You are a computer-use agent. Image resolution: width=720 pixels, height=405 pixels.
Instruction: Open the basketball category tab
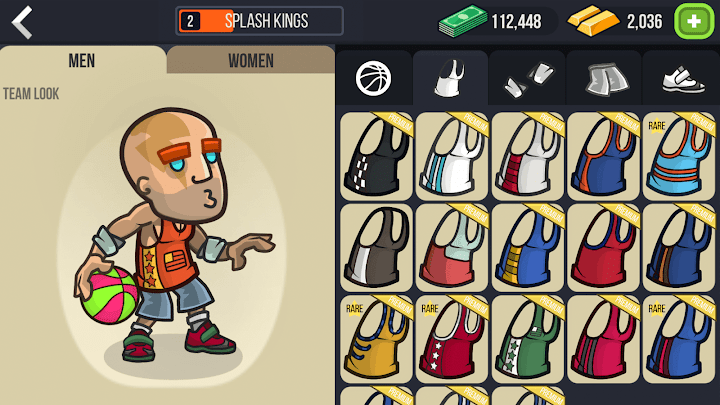coord(374,78)
